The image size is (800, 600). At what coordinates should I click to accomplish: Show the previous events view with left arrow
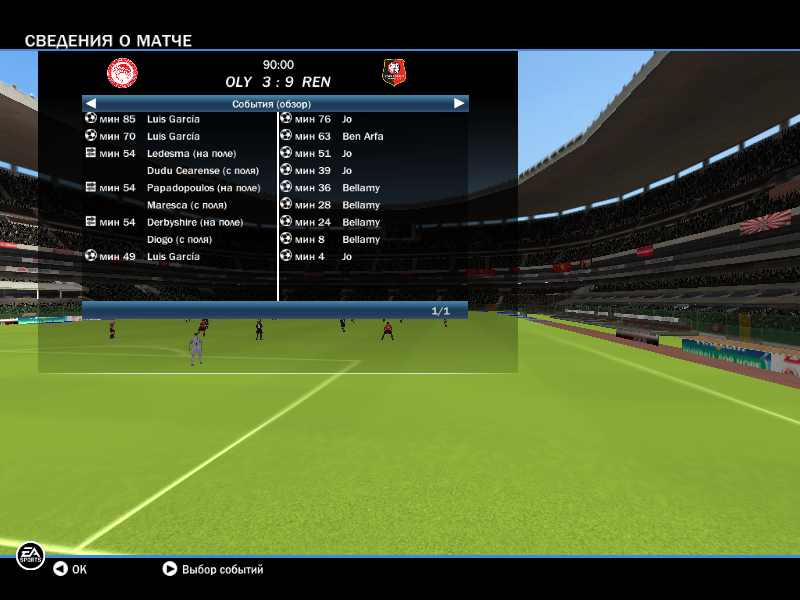coord(90,103)
